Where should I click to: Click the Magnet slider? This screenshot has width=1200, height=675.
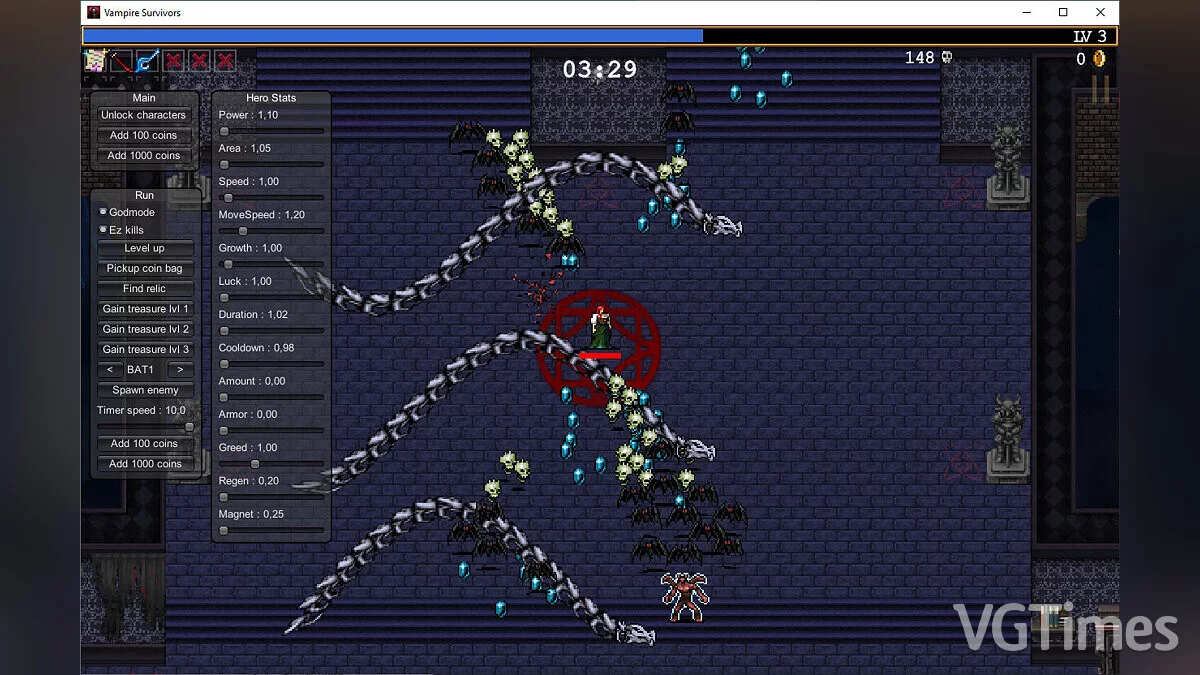(271, 530)
